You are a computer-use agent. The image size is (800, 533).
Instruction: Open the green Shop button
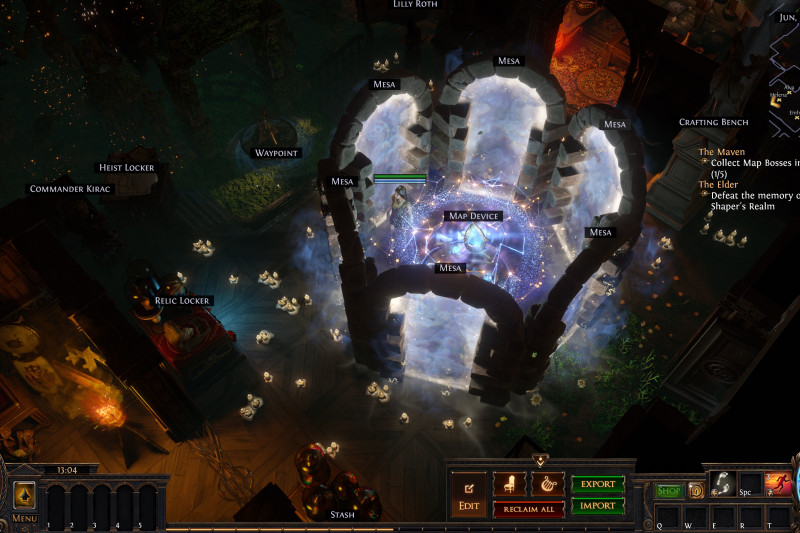[x=669, y=491]
